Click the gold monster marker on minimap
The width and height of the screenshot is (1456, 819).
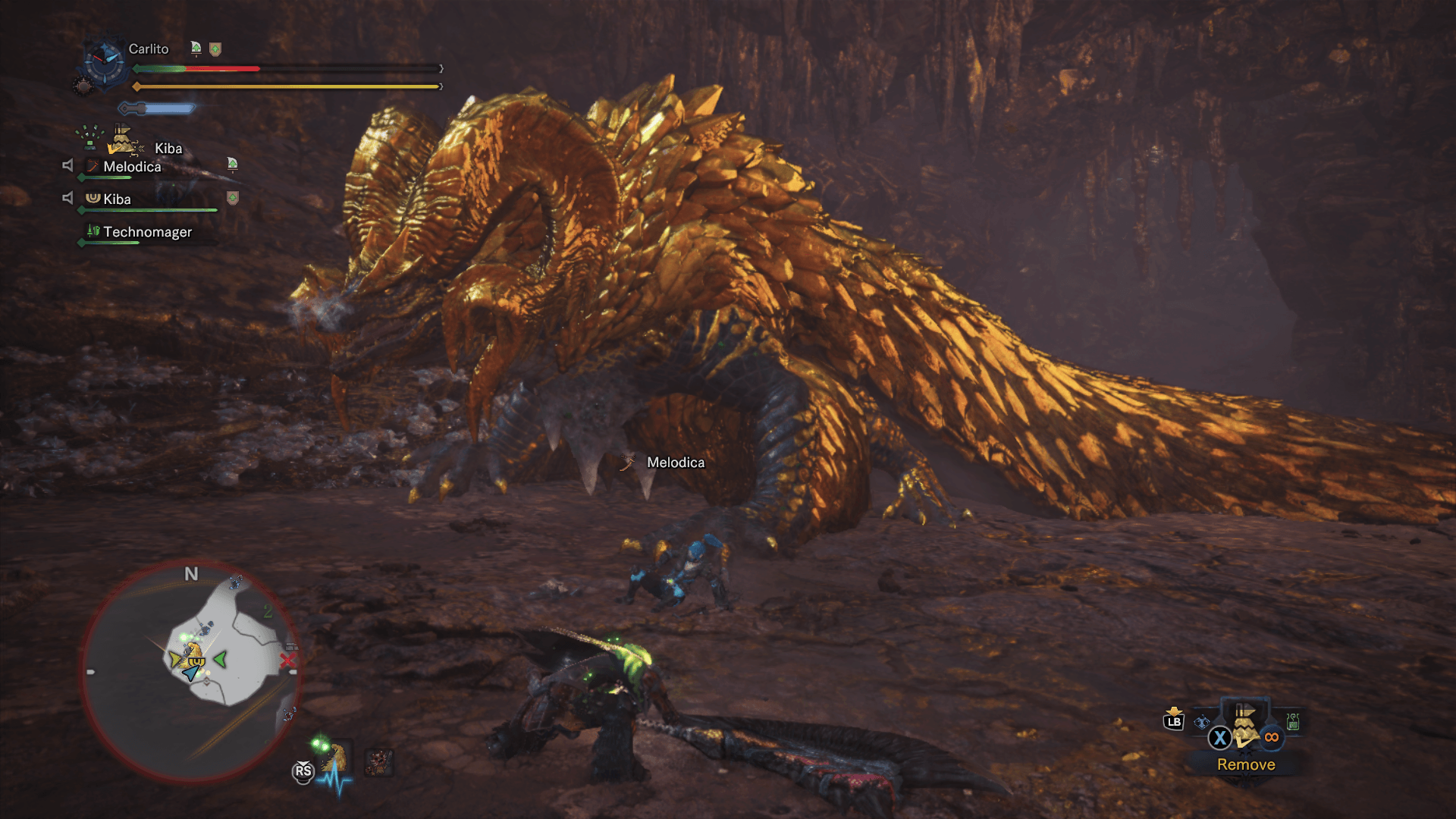[x=193, y=651]
